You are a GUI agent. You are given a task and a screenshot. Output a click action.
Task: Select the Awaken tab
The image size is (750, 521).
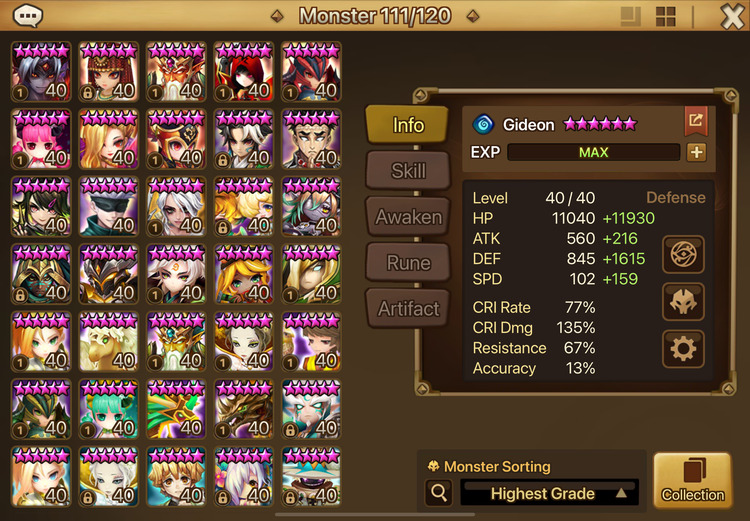(x=407, y=217)
